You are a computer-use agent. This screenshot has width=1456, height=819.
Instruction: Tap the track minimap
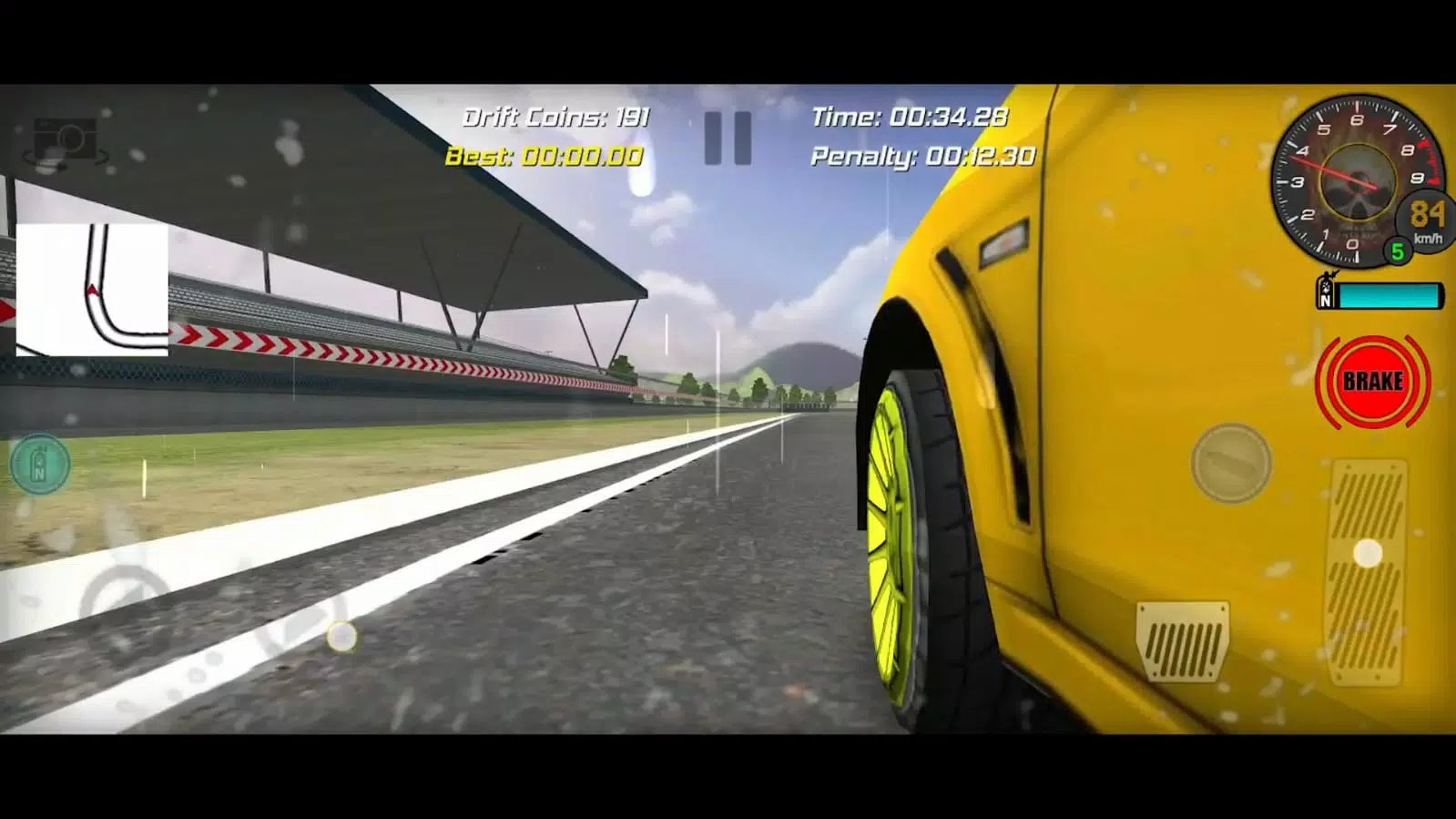click(92, 290)
